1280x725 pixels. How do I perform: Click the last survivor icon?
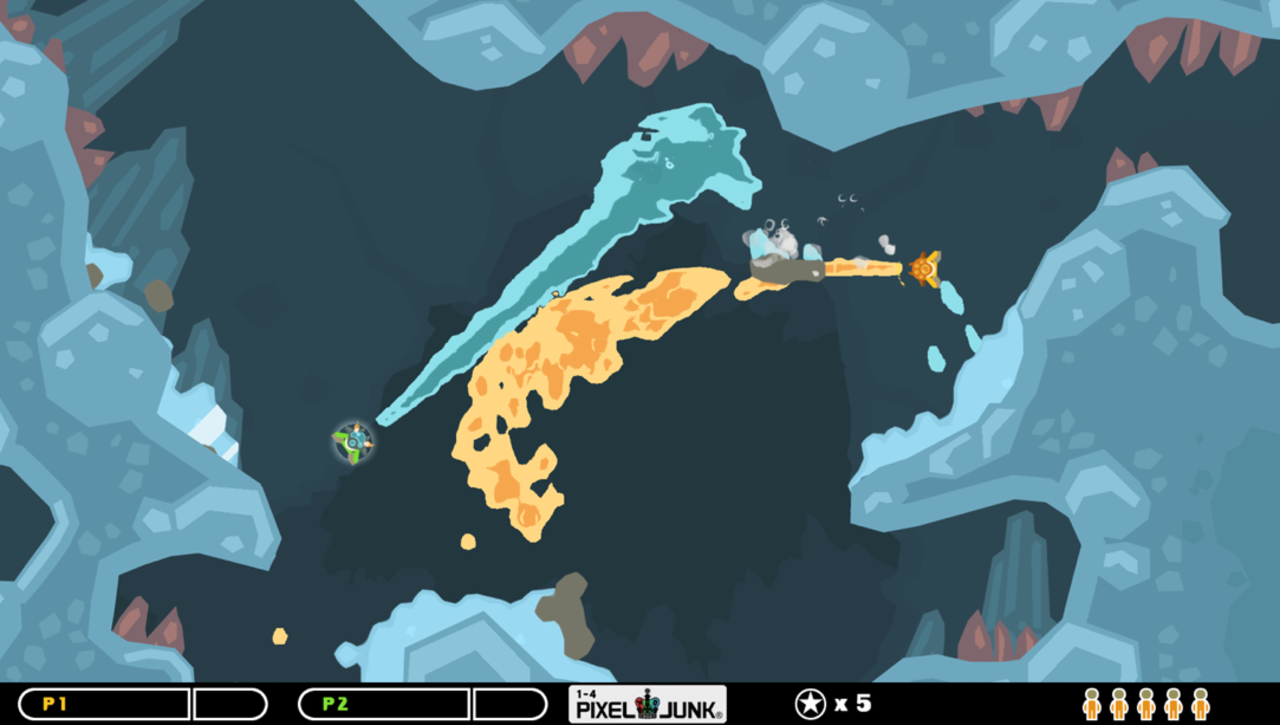click(1200, 704)
